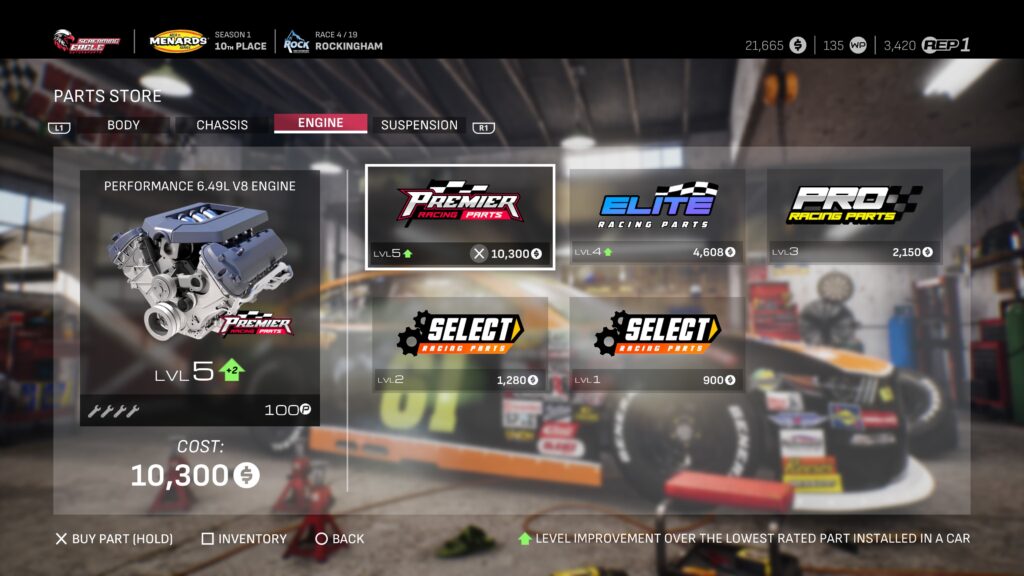Open the Inventory
This screenshot has width=1024, height=576.
click(x=244, y=539)
